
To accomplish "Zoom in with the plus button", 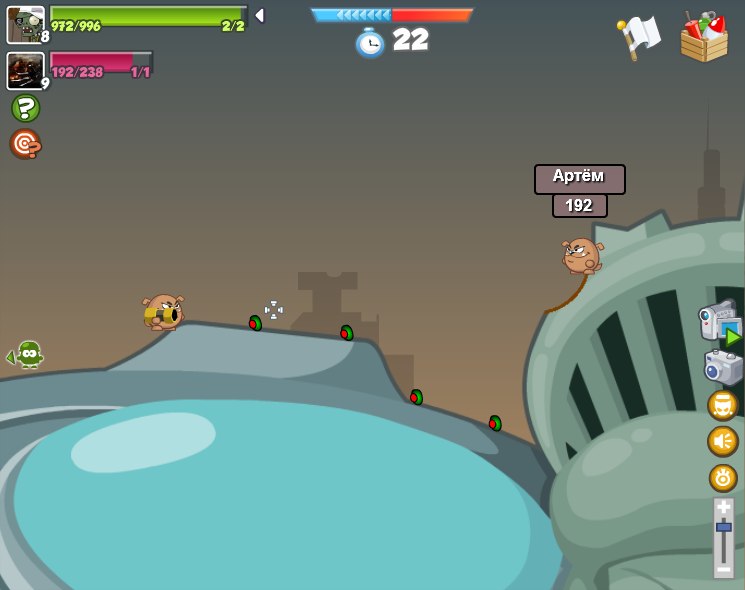I will 723,507.
